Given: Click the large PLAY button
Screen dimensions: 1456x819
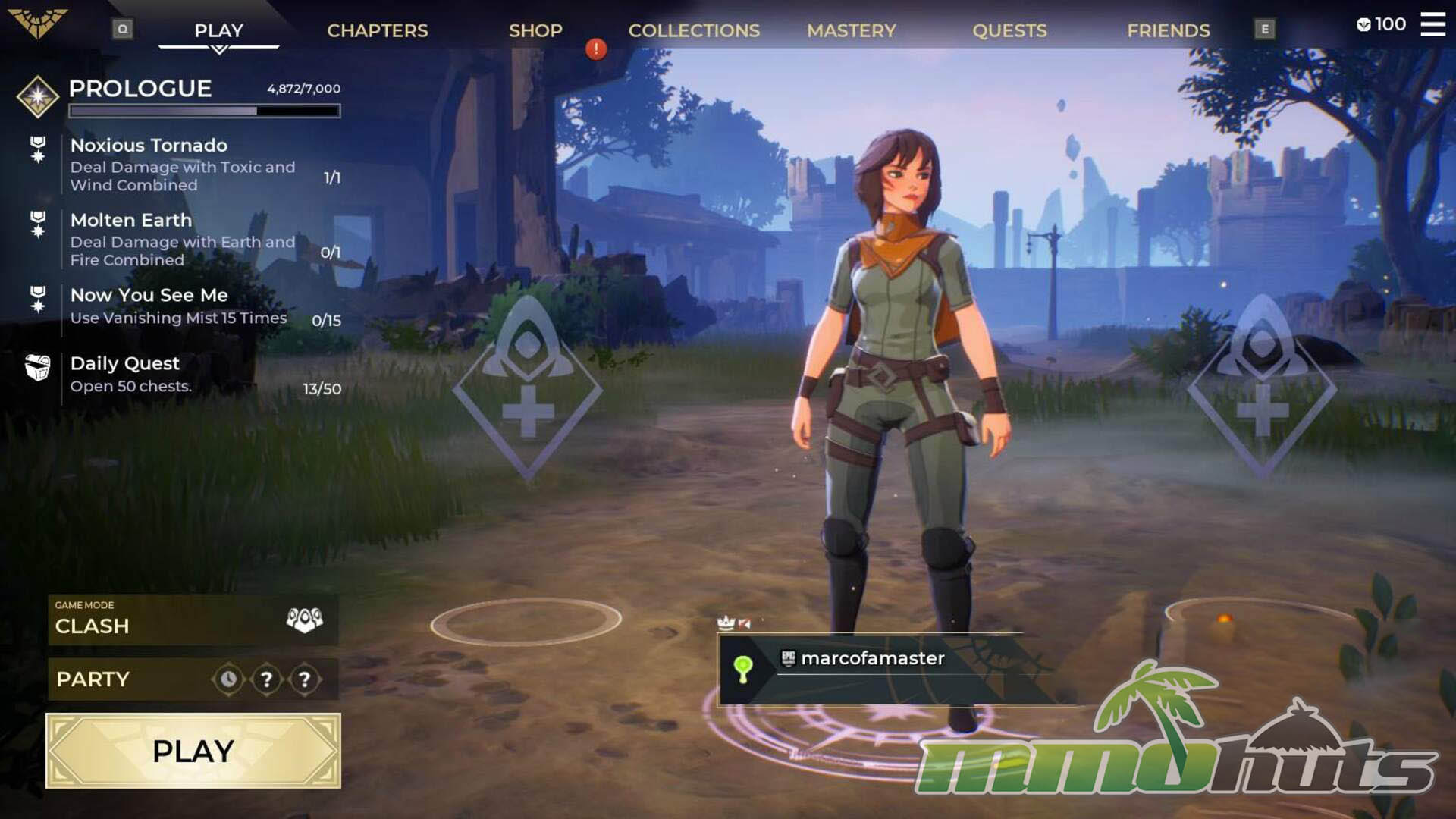Looking at the screenshot, I should [x=193, y=751].
